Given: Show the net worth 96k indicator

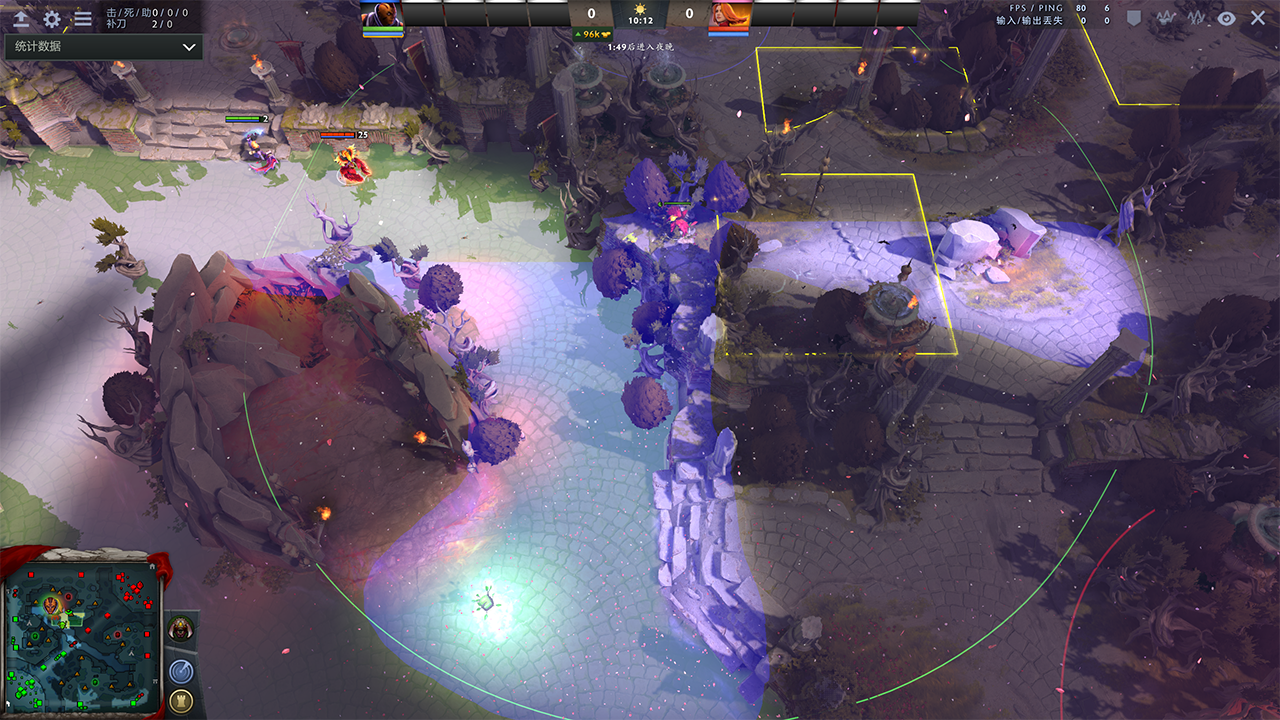Looking at the screenshot, I should point(591,34).
